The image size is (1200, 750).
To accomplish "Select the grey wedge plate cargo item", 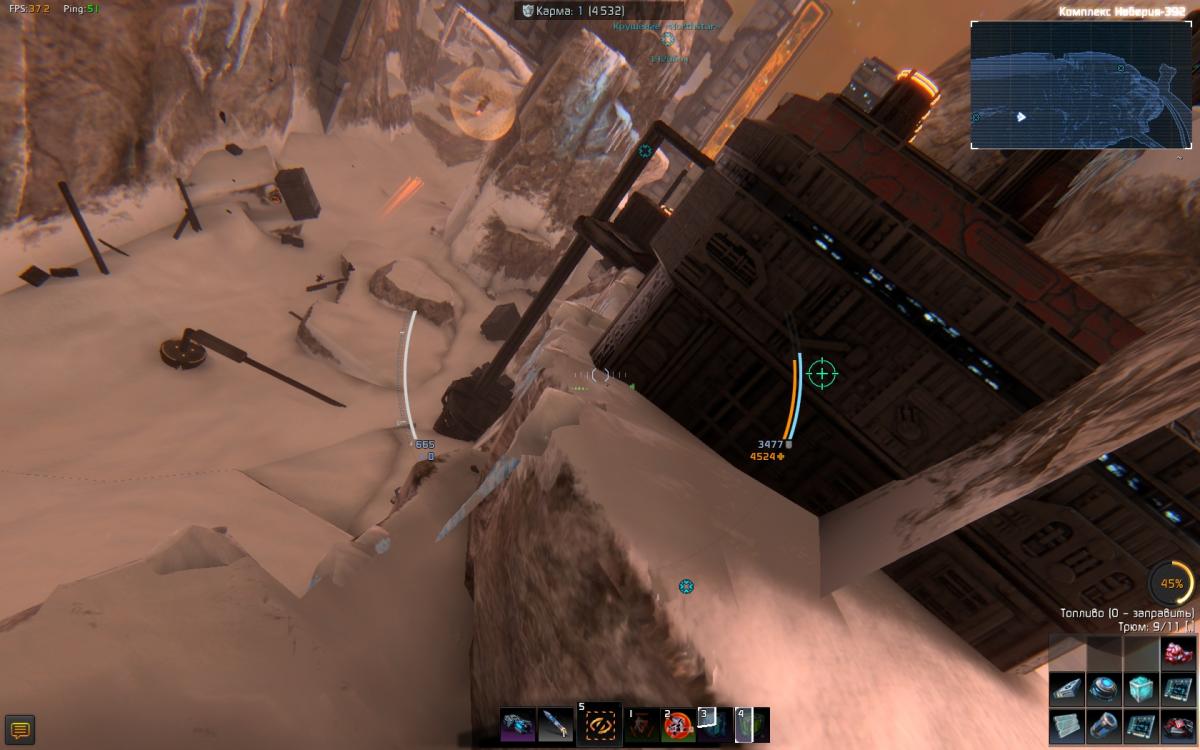I will pos(1067,689).
